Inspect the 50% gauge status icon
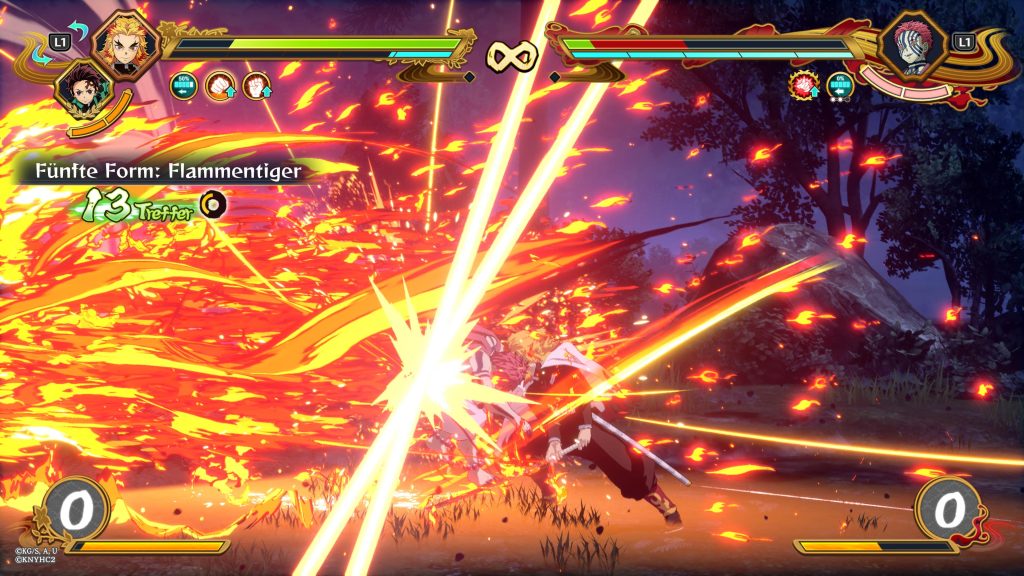The height and width of the screenshot is (576, 1024). (183, 85)
